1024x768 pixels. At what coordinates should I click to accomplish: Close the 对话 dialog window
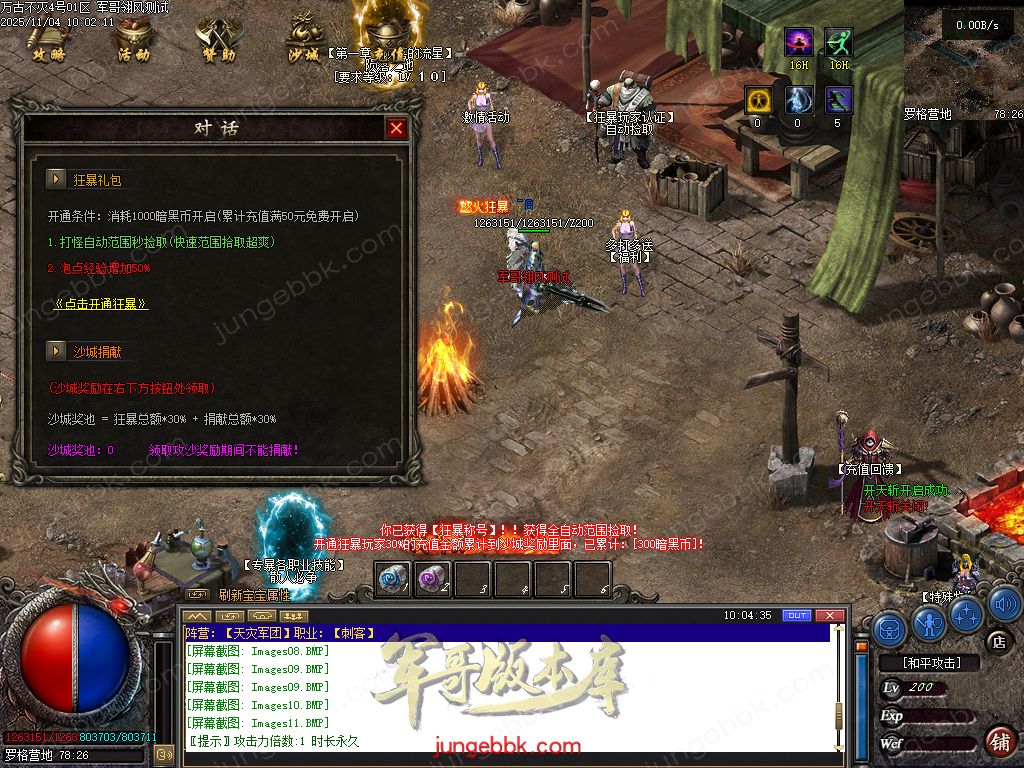coord(396,128)
